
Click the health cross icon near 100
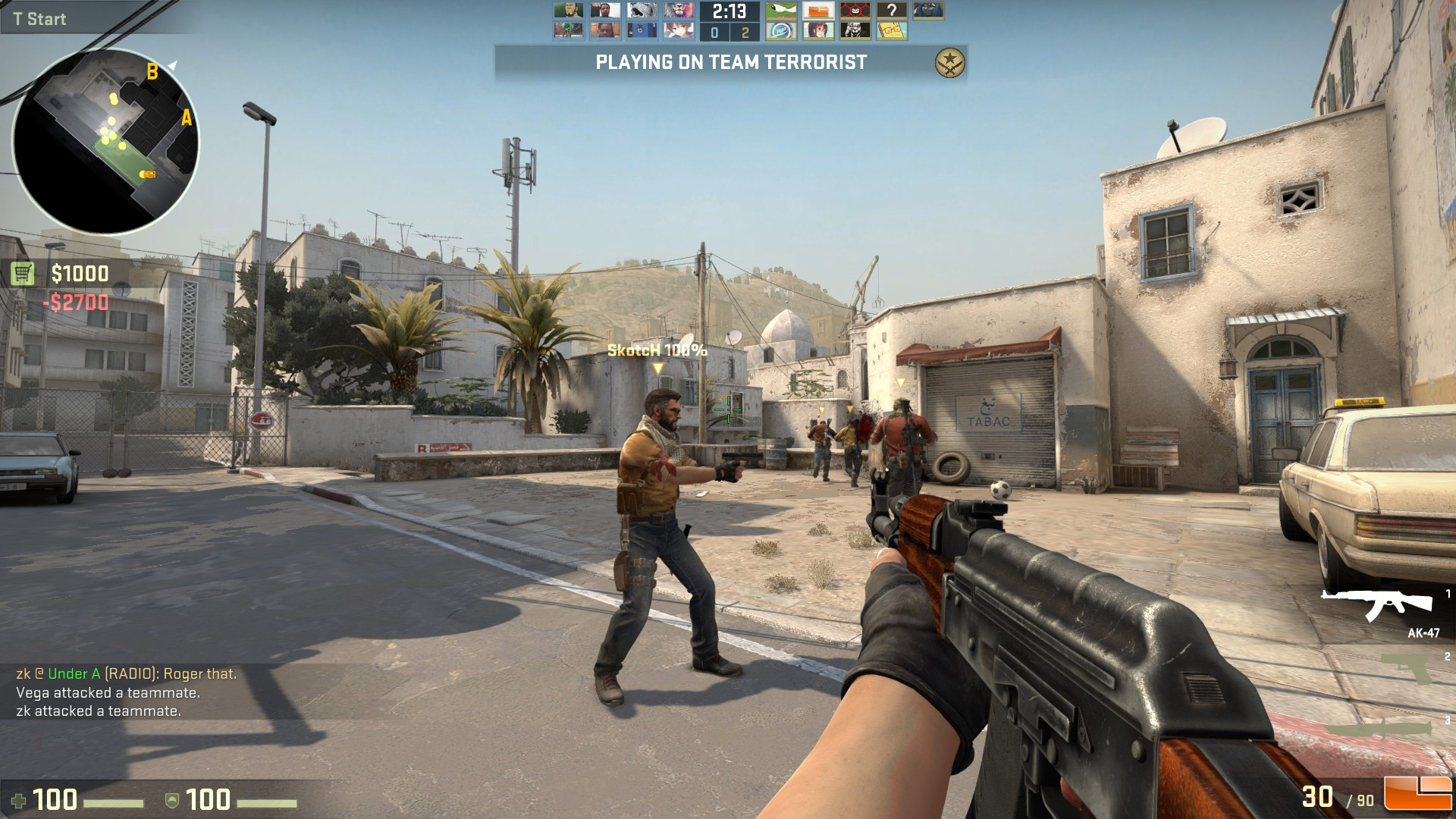coord(22,799)
